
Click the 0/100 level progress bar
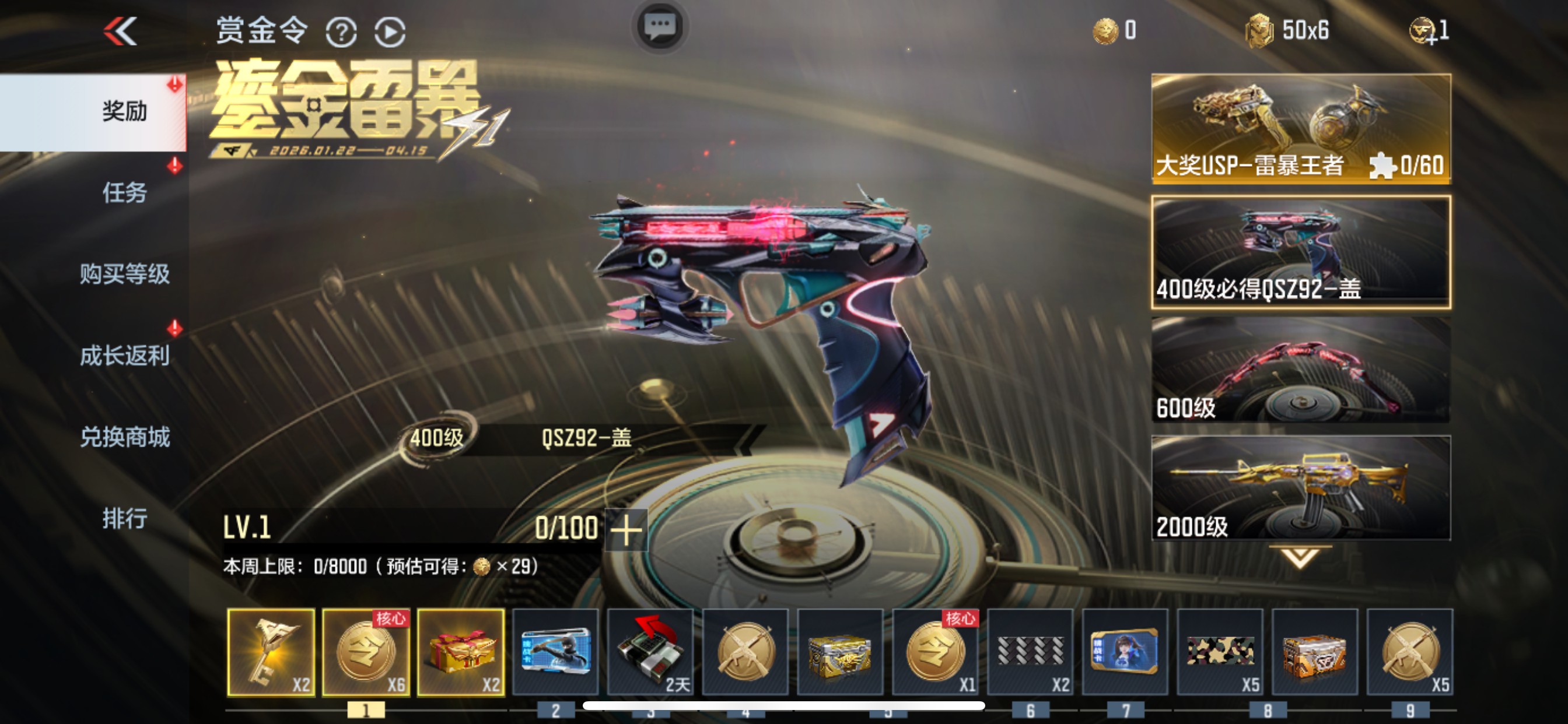click(x=566, y=527)
